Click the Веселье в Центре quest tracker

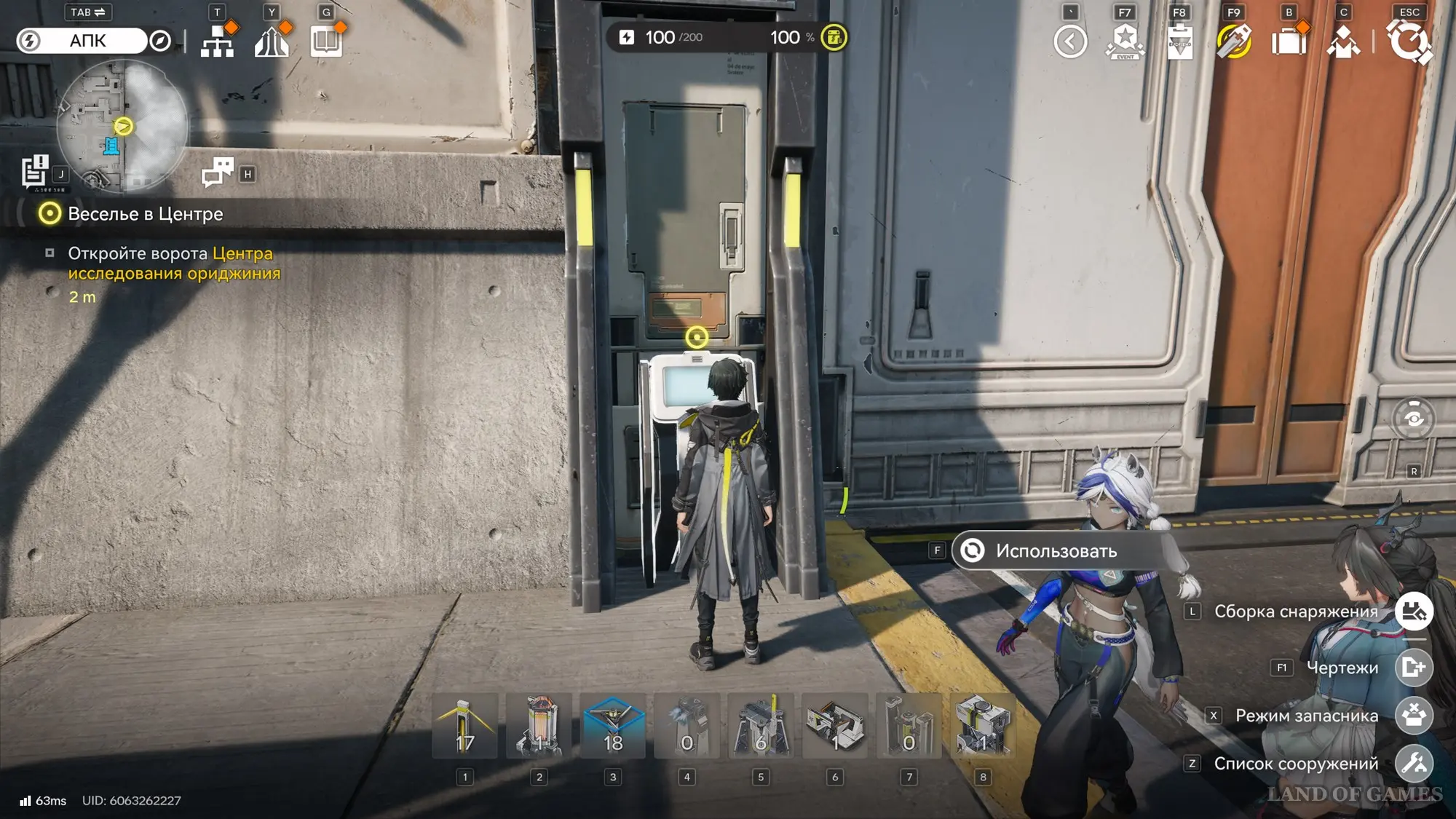click(x=145, y=214)
